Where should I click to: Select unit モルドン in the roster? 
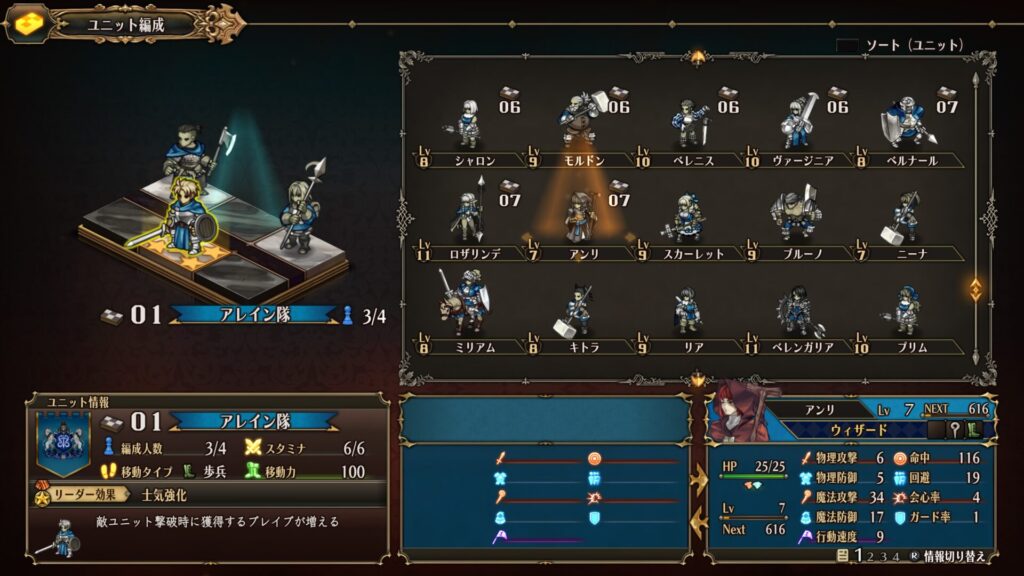[x=579, y=125]
